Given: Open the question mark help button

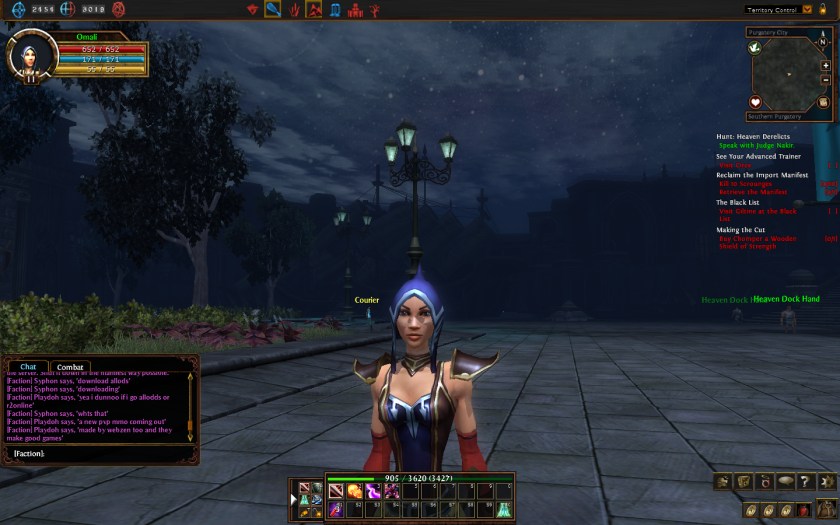Looking at the screenshot, I should pyautogui.click(x=803, y=482).
